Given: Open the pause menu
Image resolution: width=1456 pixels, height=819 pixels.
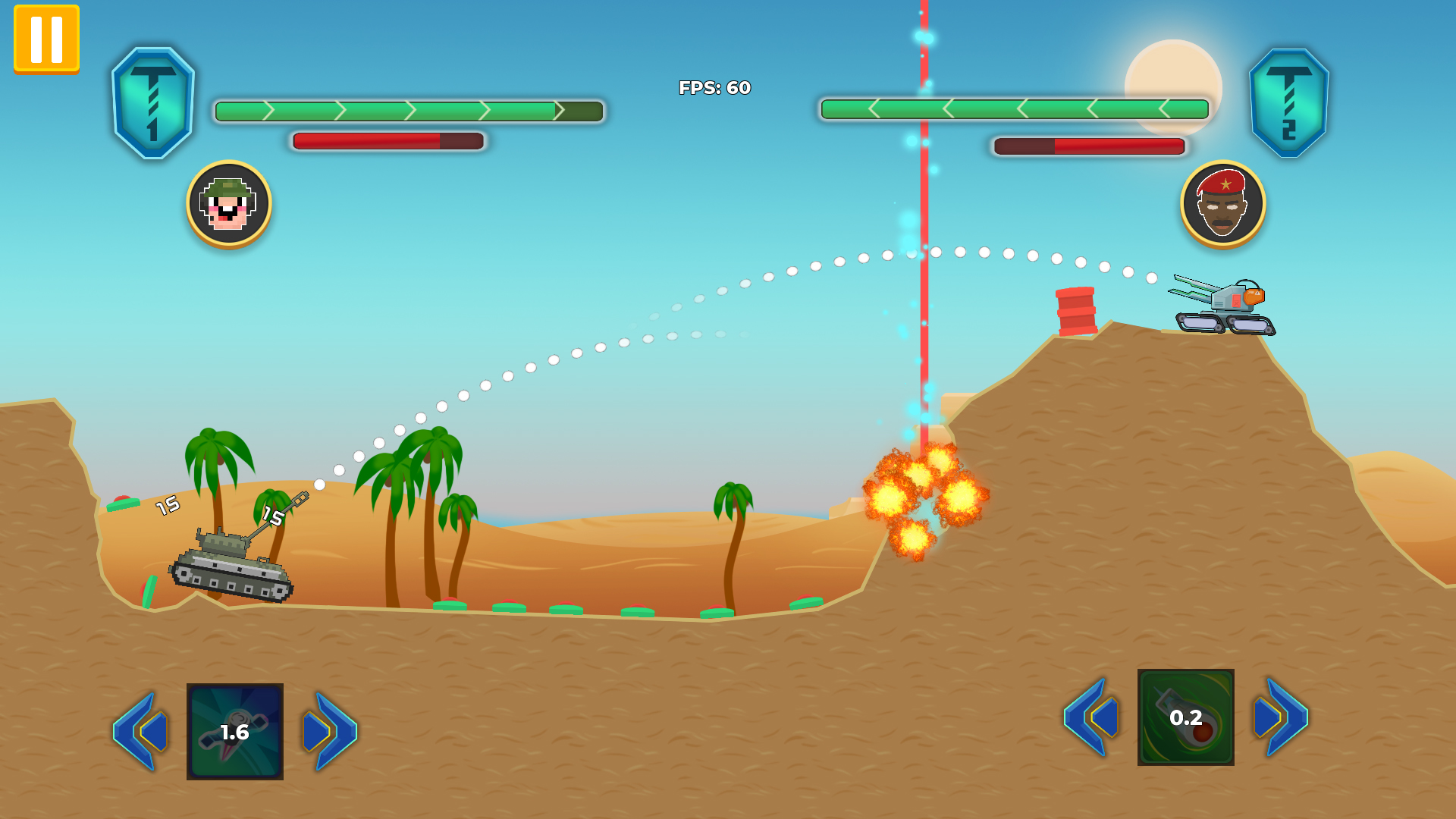Looking at the screenshot, I should pos(45,39).
